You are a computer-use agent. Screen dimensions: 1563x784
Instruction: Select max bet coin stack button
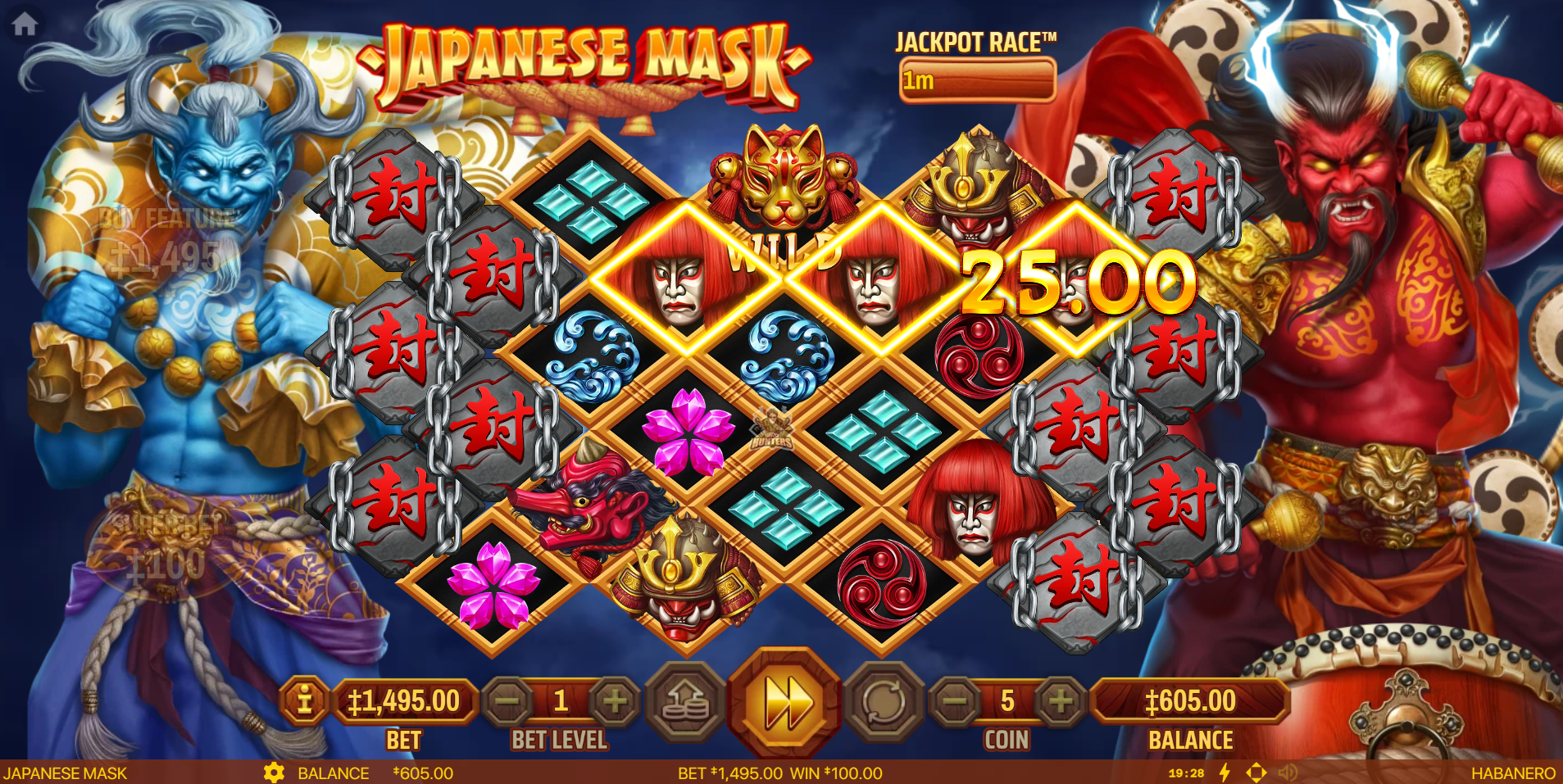pos(685,703)
